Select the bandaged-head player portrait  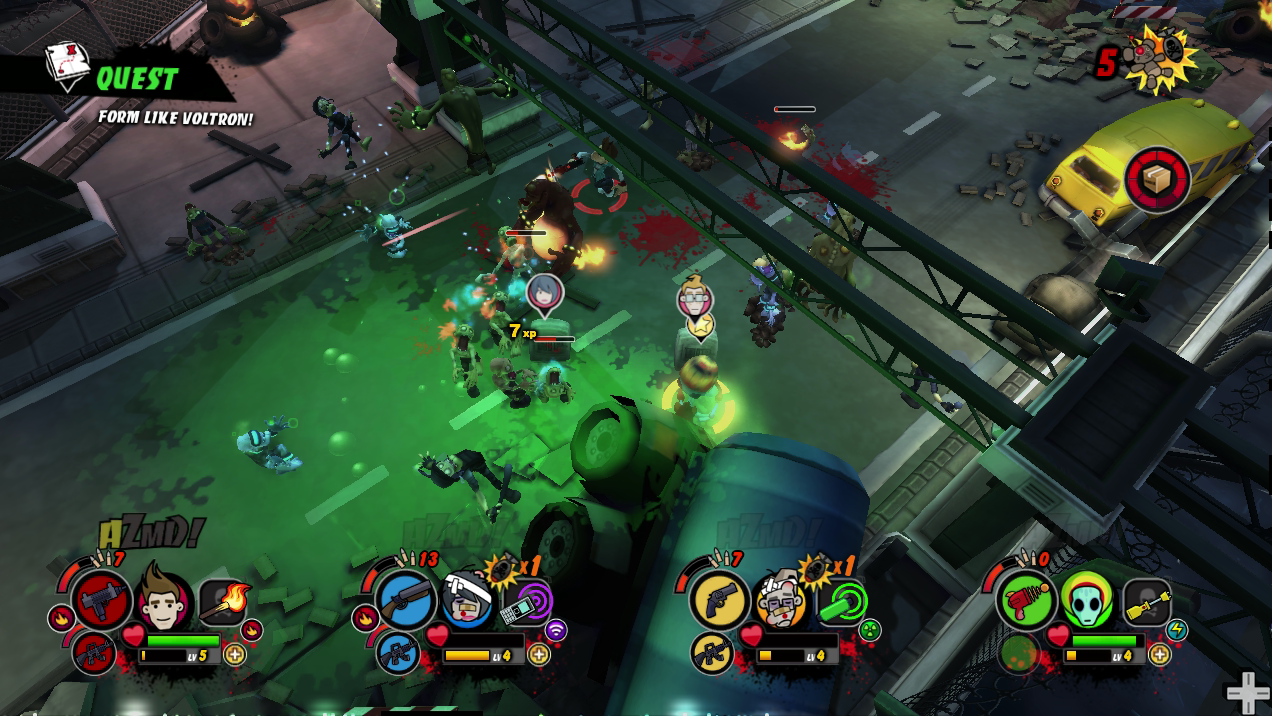pyautogui.click(x=468, y=600)
